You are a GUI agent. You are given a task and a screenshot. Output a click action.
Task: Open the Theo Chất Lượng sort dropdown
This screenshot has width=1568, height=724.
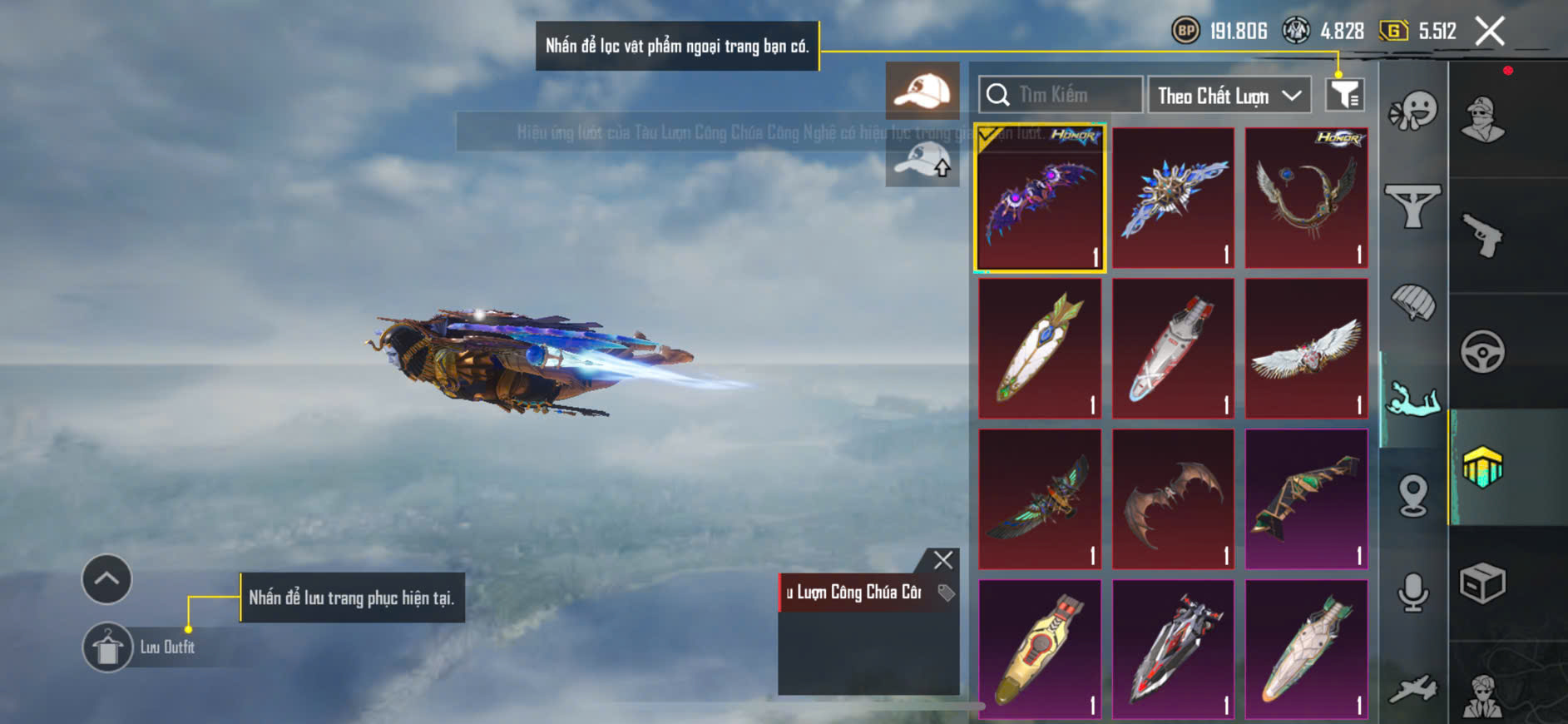(1229, 96)
